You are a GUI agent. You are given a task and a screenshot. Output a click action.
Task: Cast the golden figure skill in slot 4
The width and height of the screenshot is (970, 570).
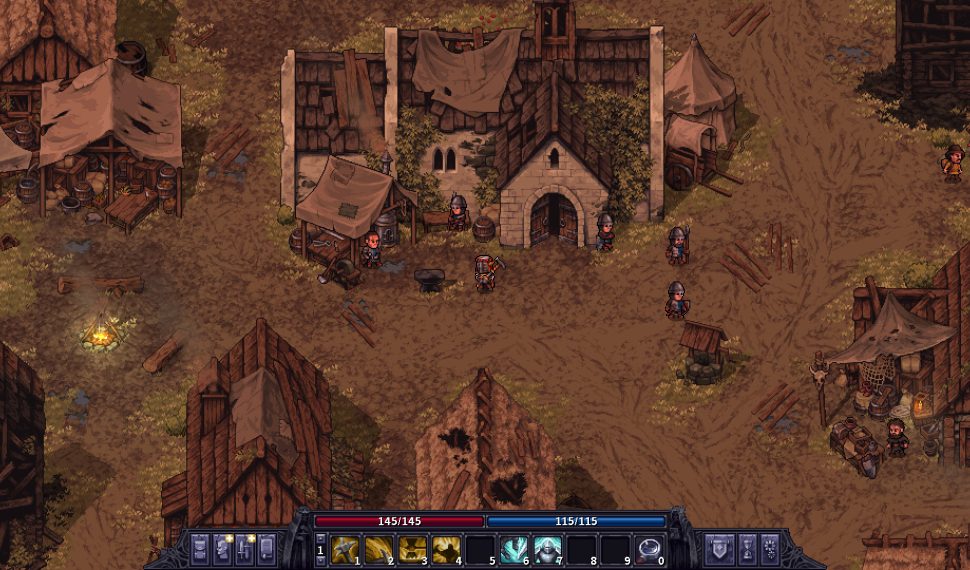tap(447, 548)
